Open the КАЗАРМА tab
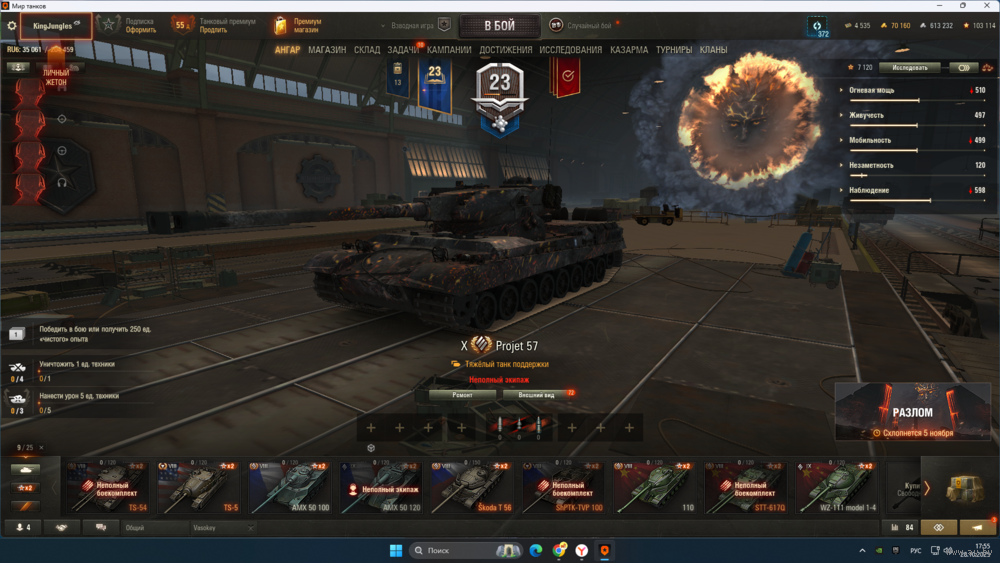This screenshot has height=563, width=1000. (x=629, y=50)
